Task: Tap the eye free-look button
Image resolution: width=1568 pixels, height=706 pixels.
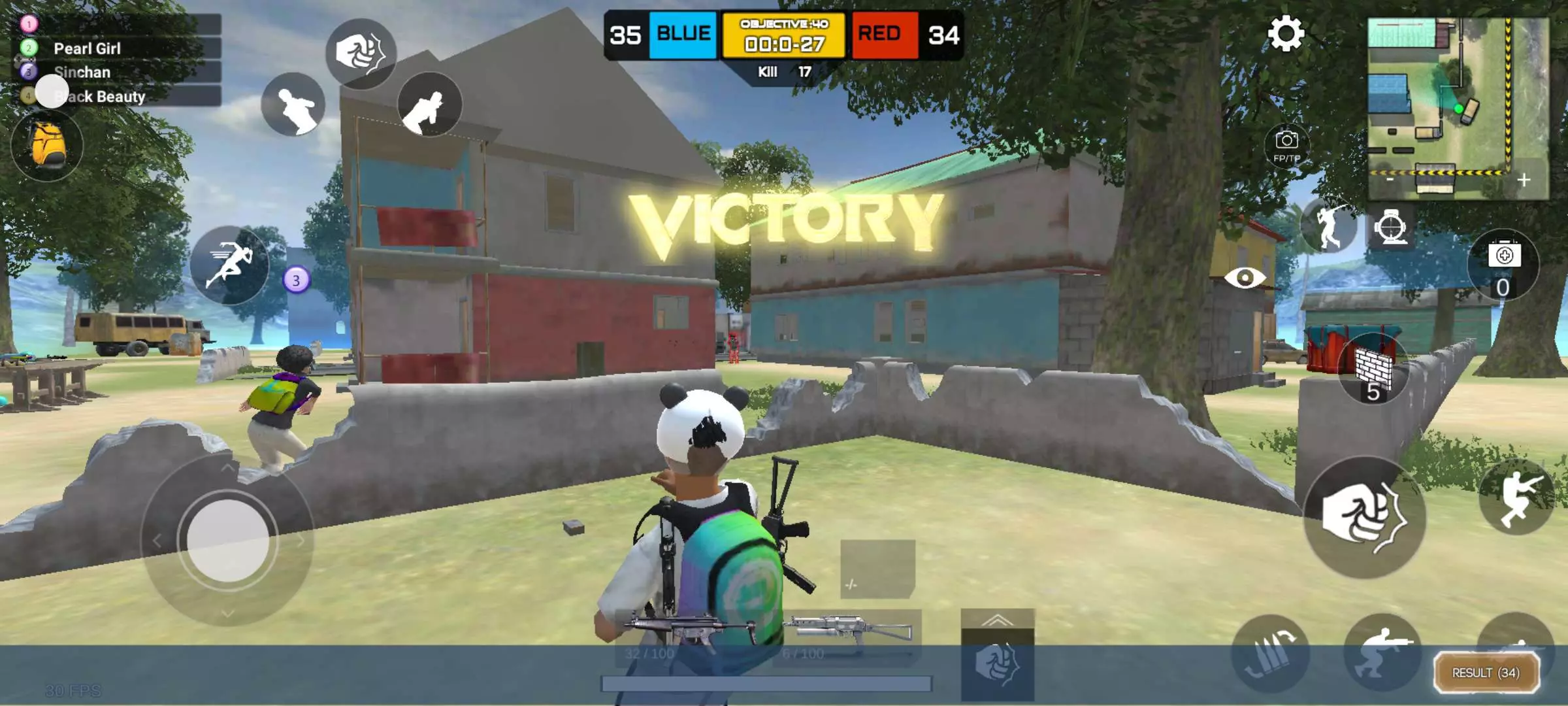Action: pyautogui.click(x=1245, y=278)
